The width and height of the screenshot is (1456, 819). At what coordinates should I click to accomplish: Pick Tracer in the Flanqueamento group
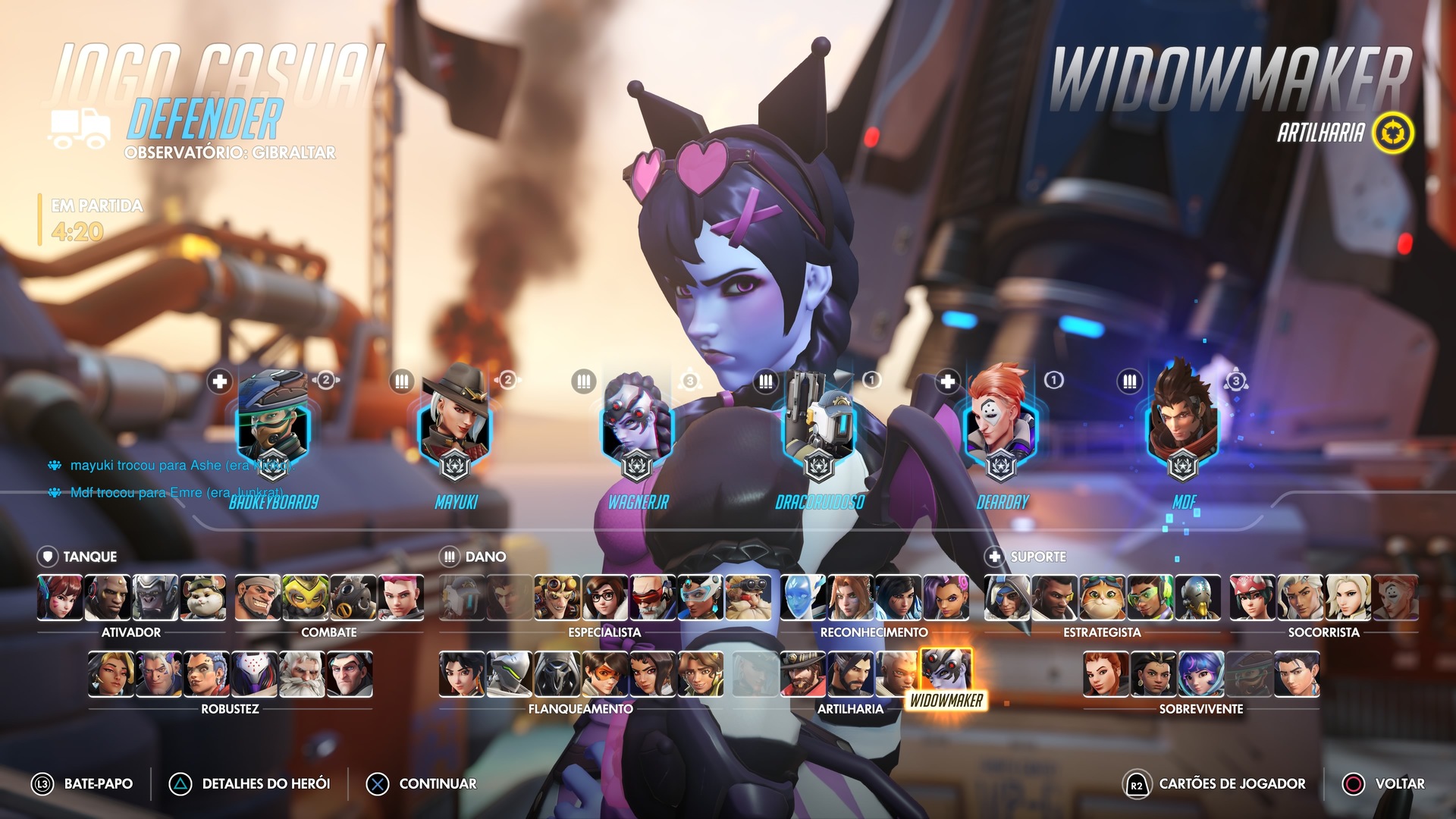604,674
